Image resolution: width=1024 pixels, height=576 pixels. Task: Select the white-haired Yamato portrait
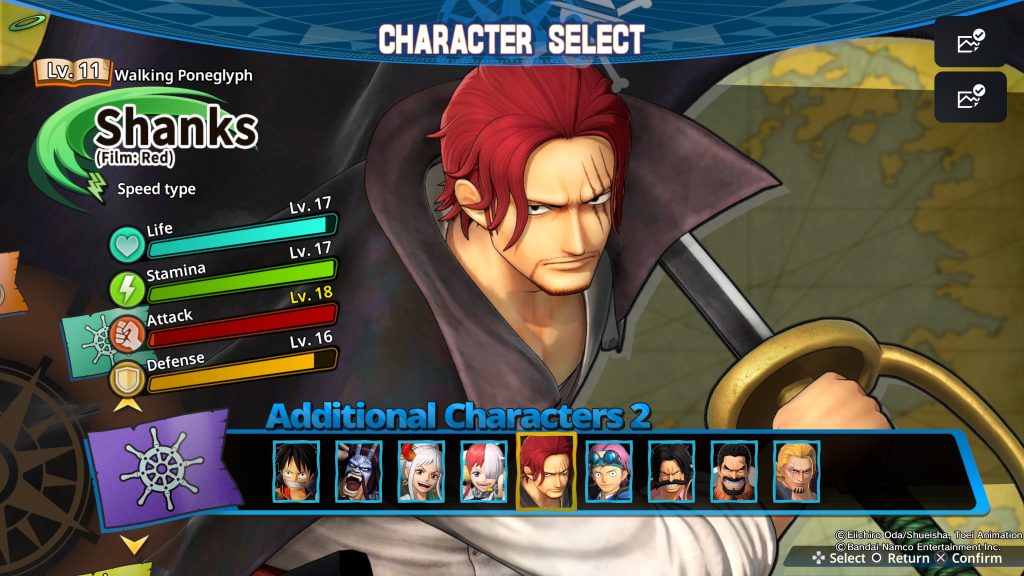(421, 471)
